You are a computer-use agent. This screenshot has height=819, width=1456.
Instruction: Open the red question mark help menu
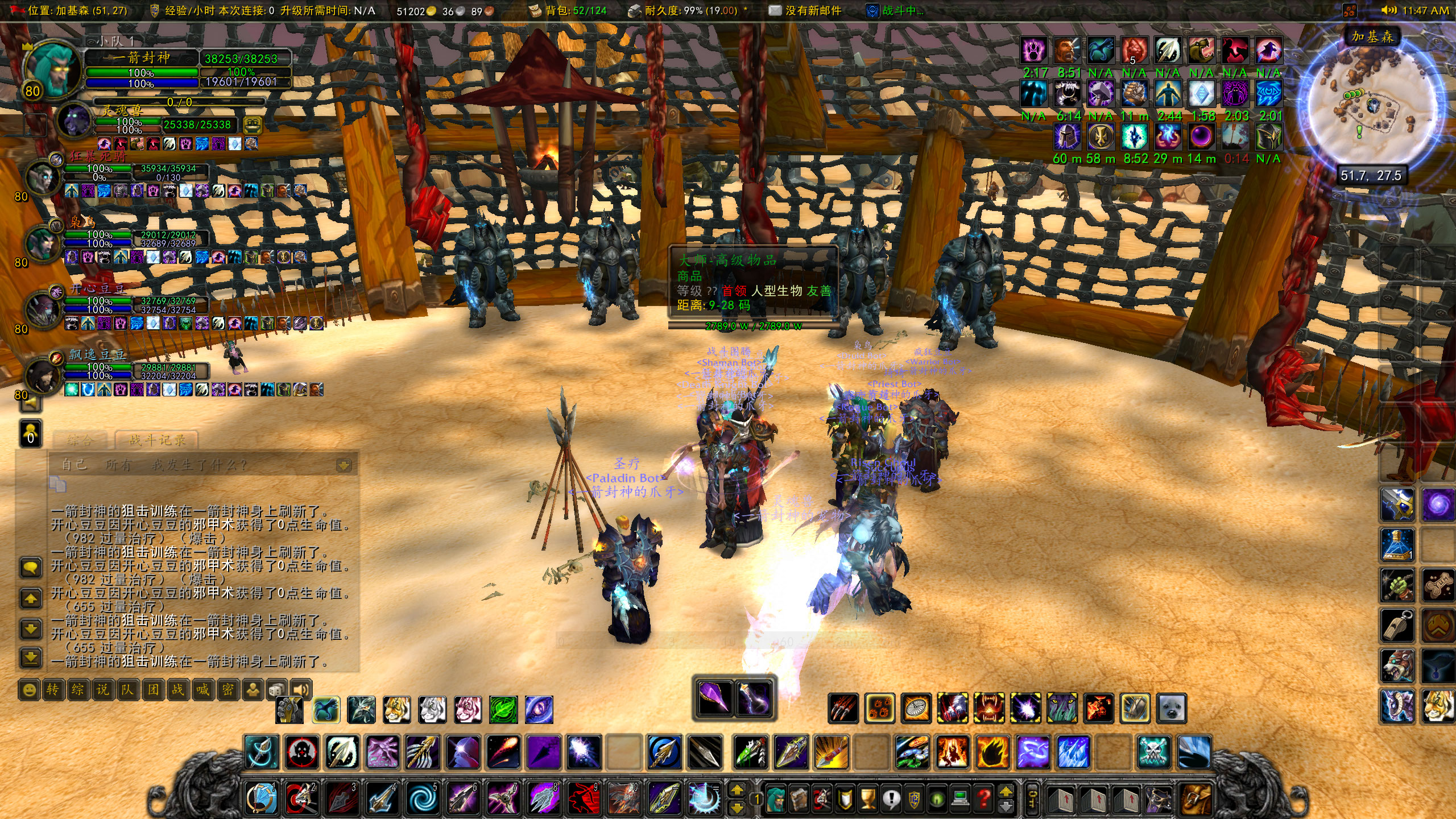983,799
